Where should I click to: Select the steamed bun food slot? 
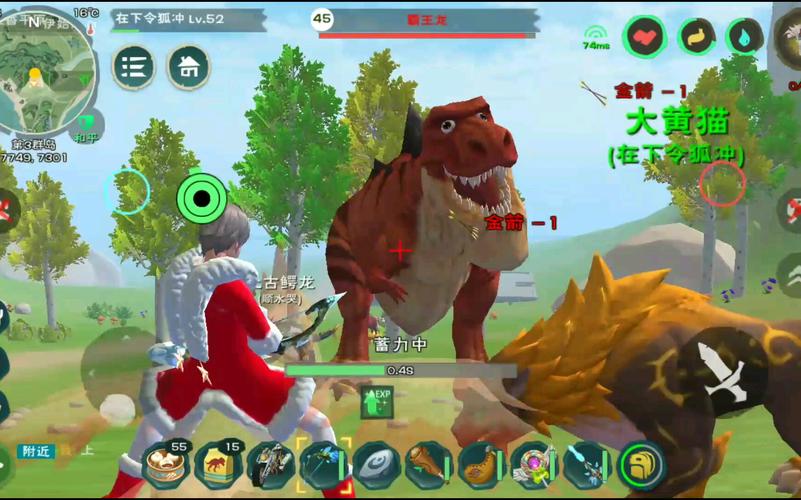click(x=165, y=463)
